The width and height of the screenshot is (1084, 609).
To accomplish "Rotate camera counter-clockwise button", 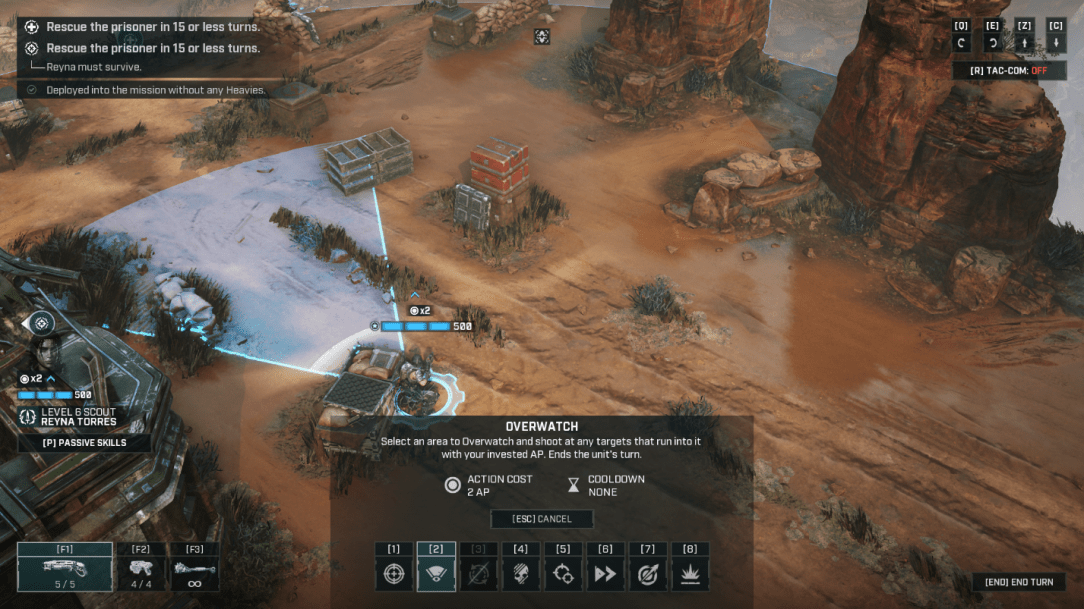I will (961, 44).
